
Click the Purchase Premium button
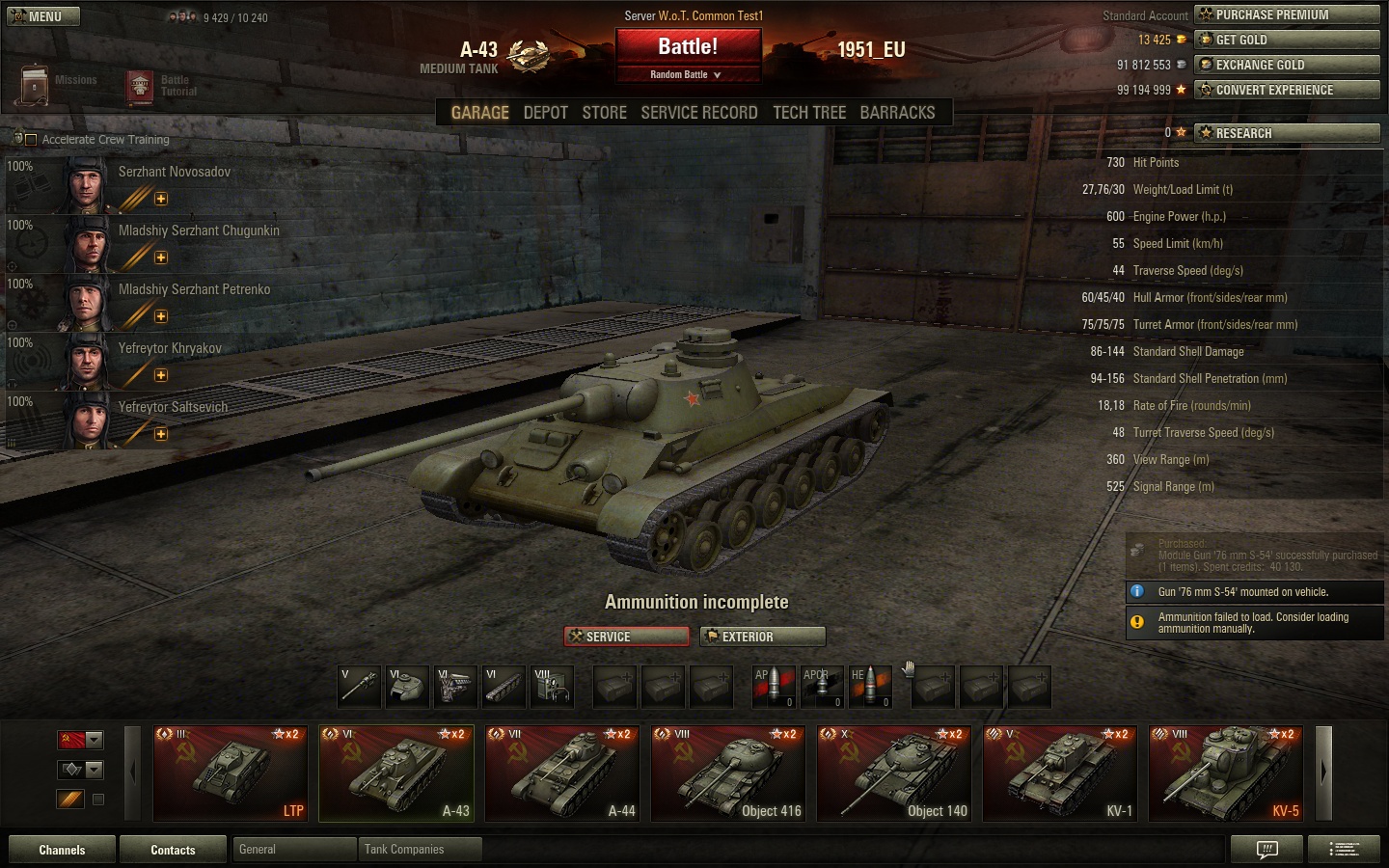coord(1287,14)
